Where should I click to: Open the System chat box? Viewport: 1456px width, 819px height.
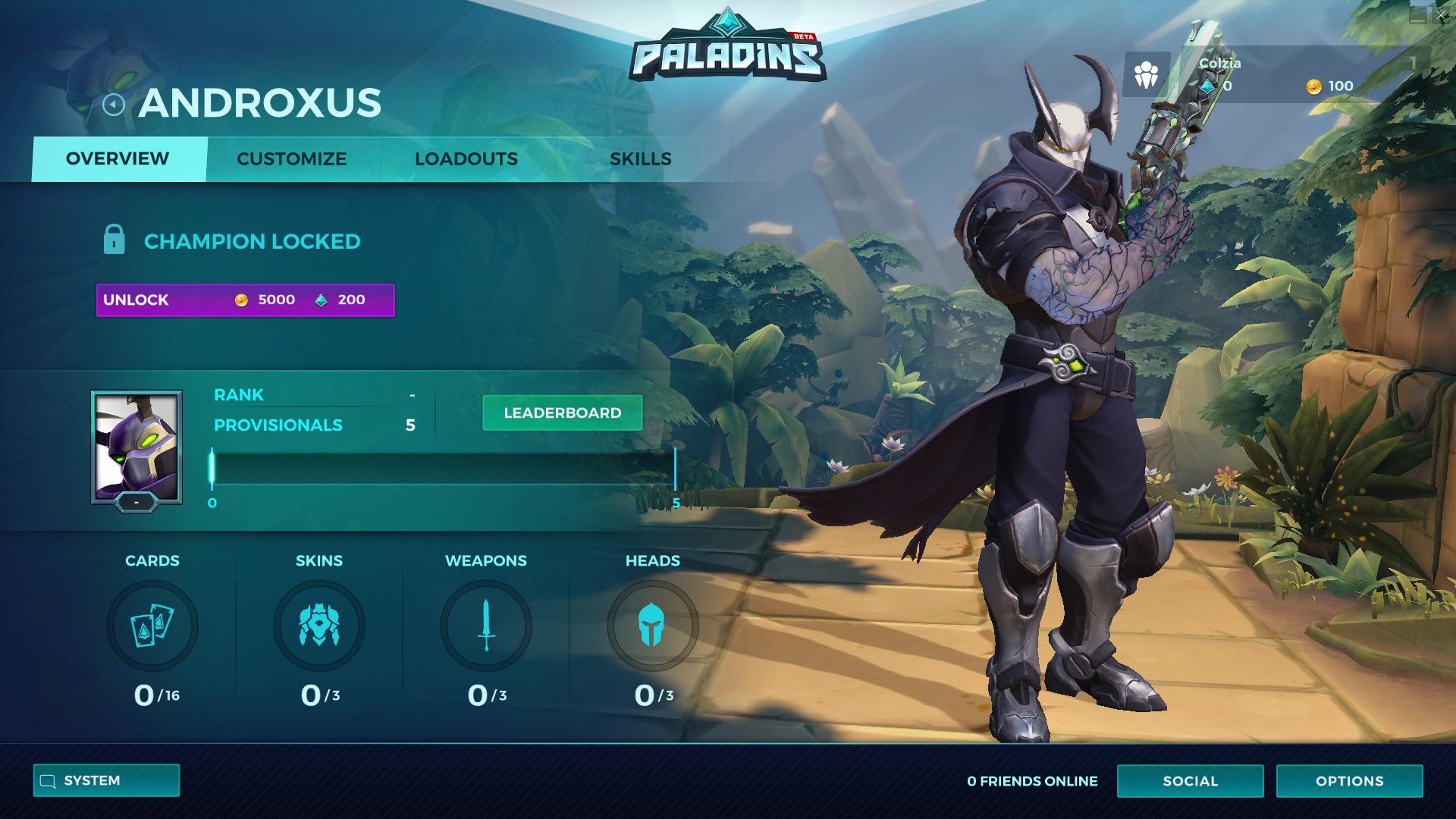pos(106,781)
